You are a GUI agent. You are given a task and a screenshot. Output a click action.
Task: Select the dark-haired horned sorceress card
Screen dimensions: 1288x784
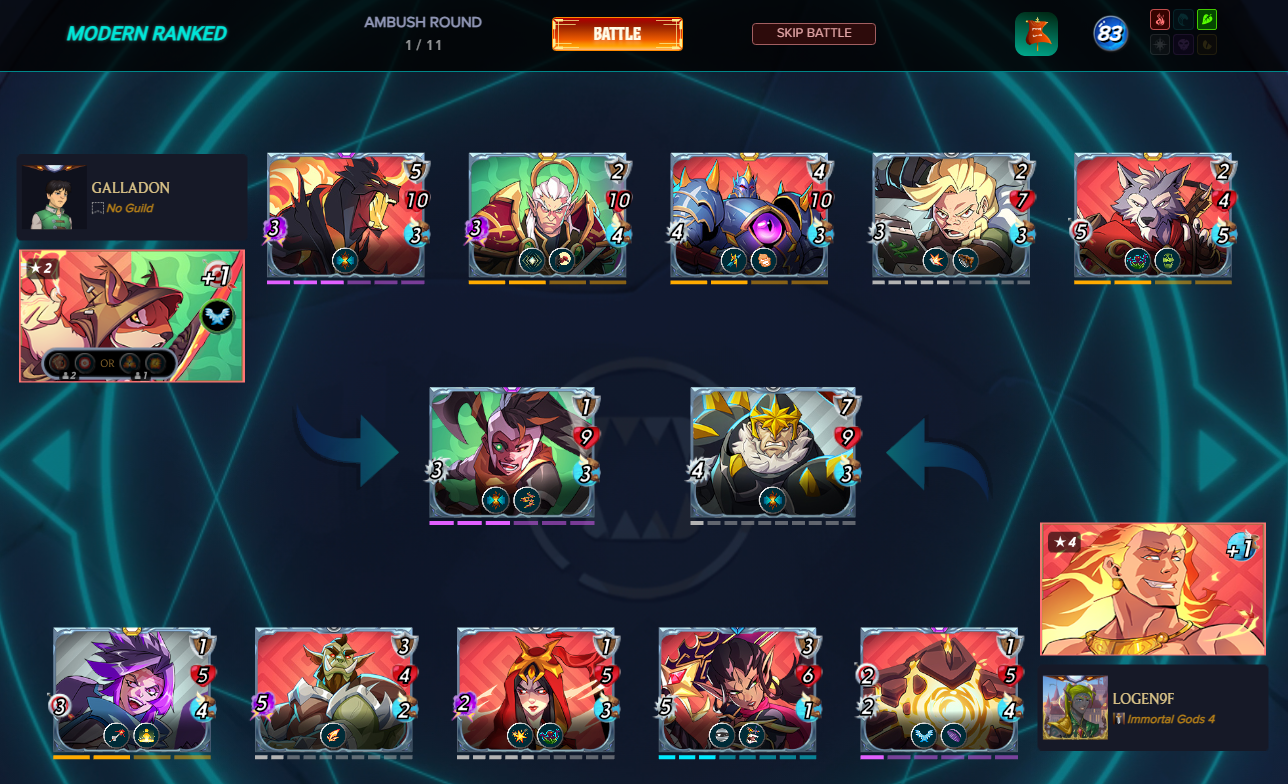coord(738,690)
